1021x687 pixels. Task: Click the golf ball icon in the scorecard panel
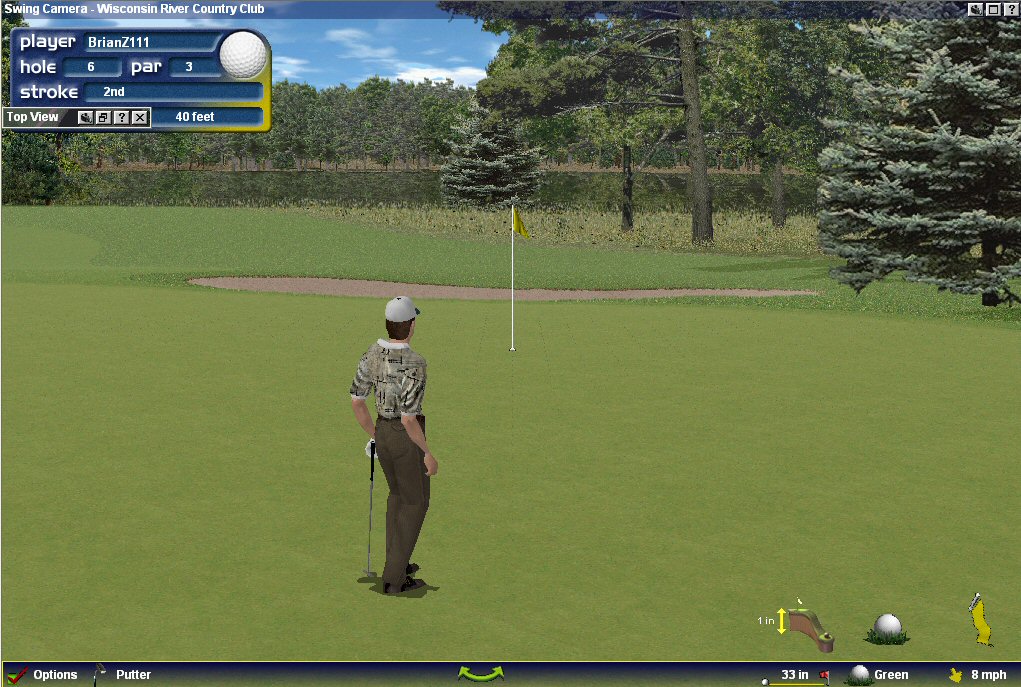coord(243,55)
